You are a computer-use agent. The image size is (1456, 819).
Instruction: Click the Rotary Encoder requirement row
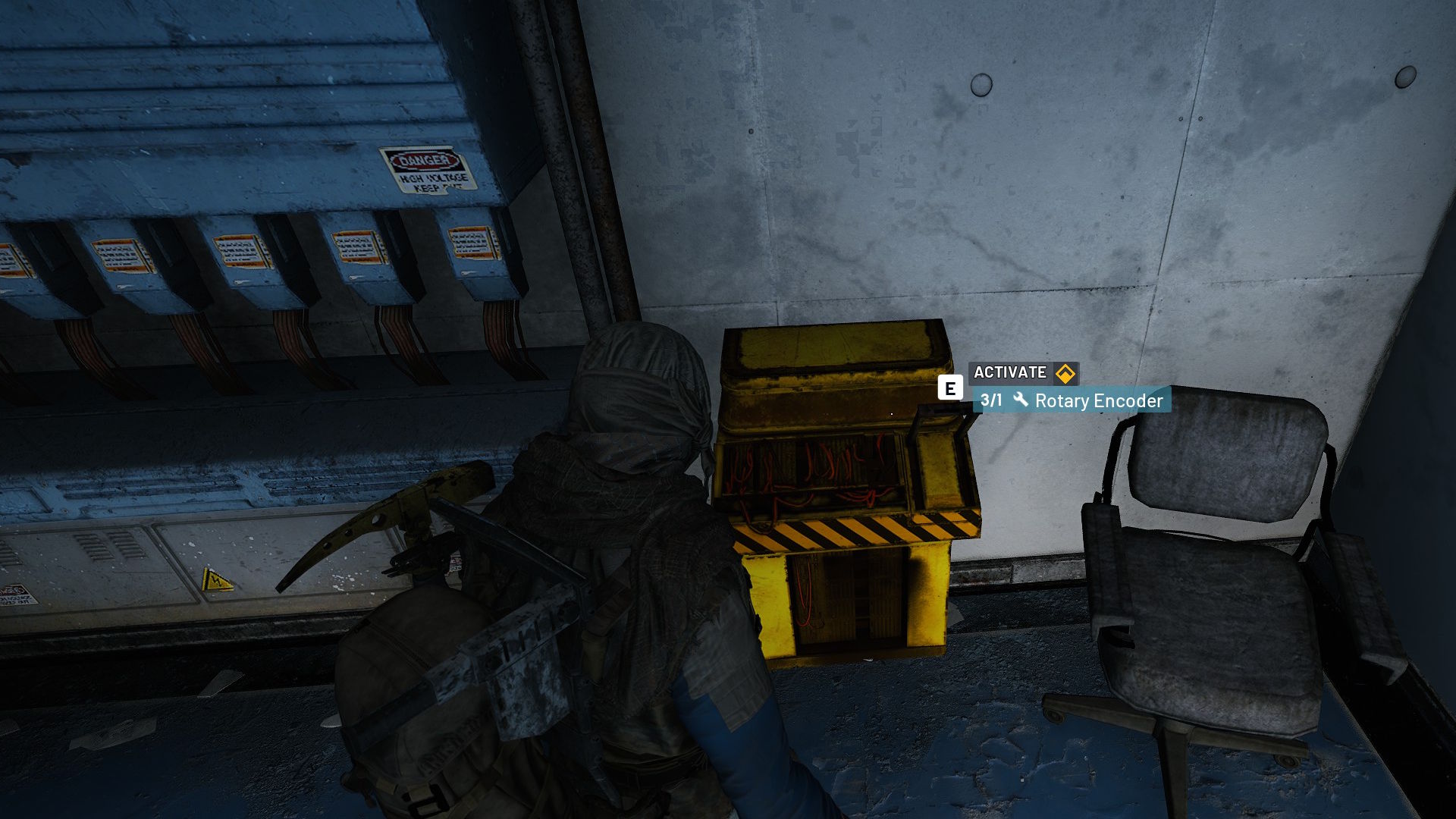point(1071,400)
